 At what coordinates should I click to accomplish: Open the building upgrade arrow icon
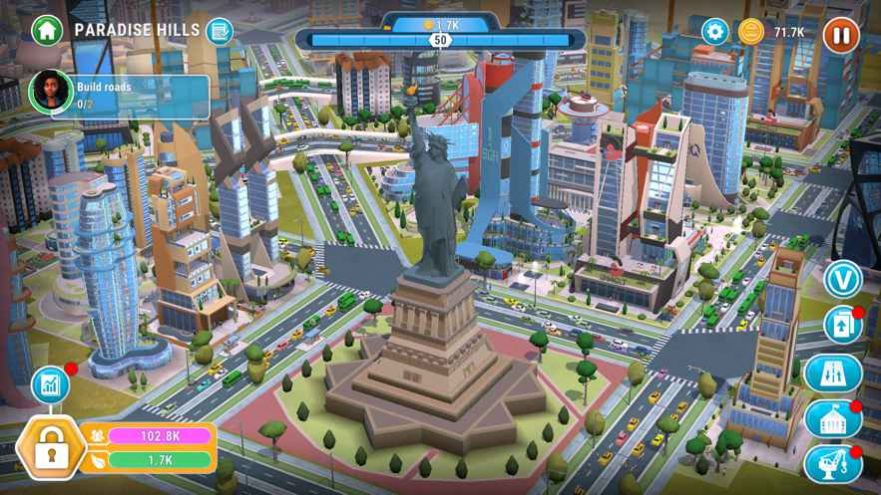[842, 326]
